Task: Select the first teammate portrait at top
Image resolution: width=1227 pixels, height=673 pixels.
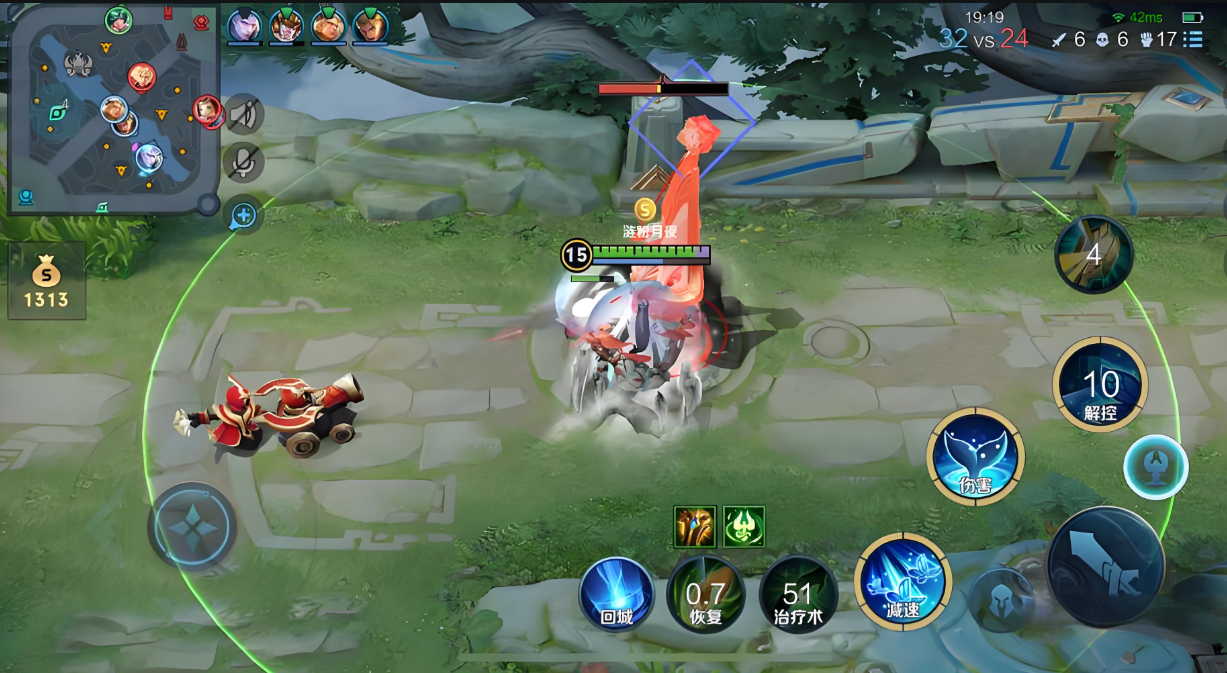Action: coord(244,26)
